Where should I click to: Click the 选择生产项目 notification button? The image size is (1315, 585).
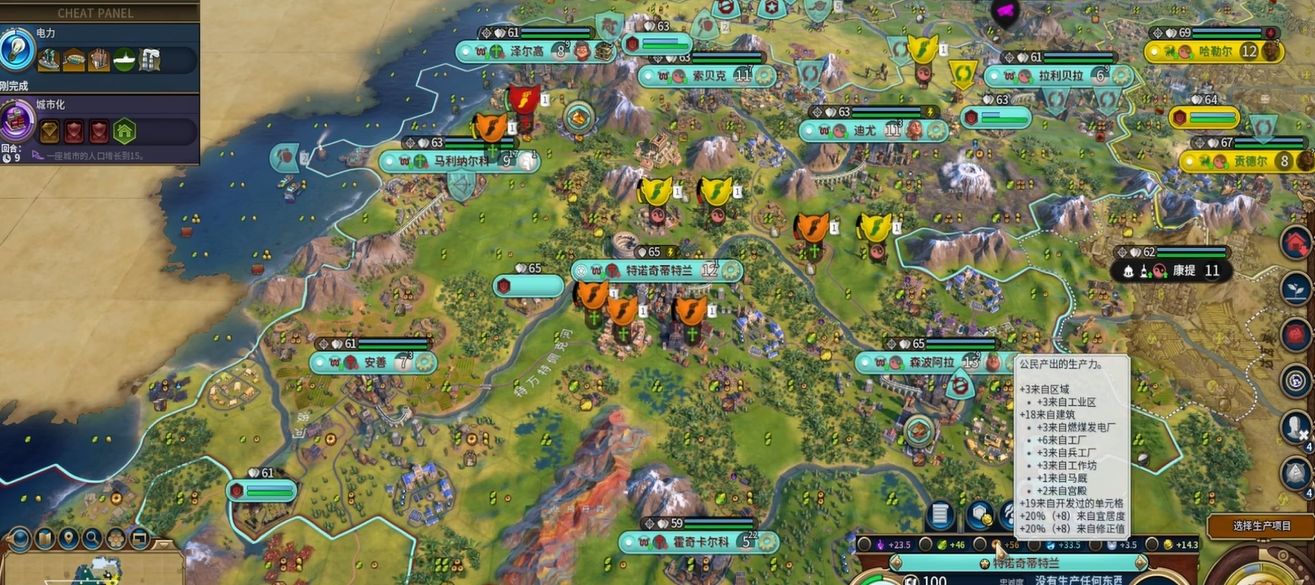click(1260, 525)
